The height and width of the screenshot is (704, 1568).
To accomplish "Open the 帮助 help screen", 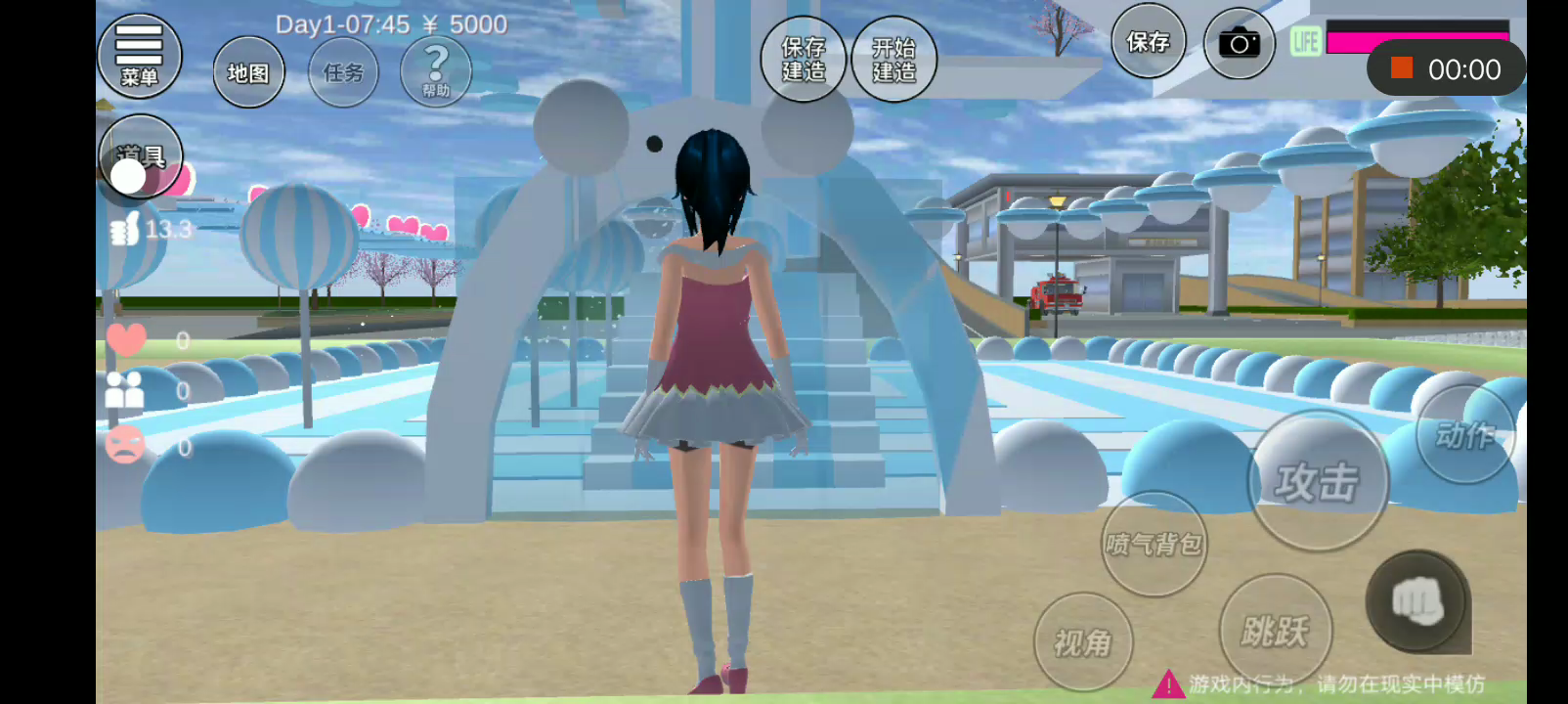I will tap(436, 70).
